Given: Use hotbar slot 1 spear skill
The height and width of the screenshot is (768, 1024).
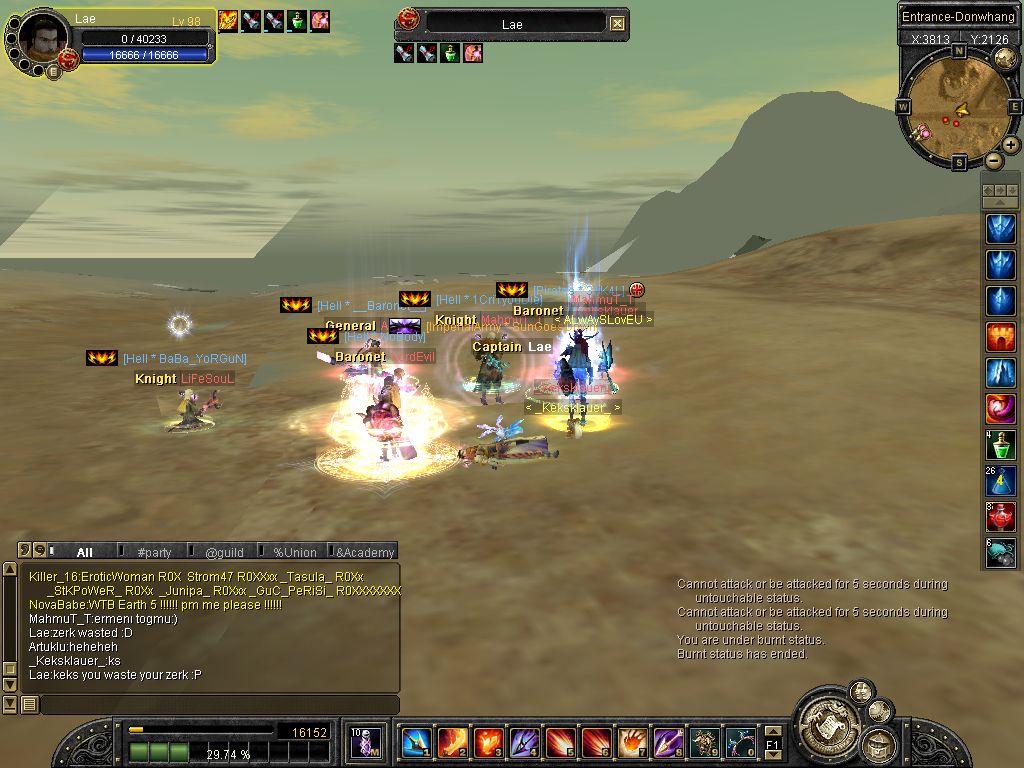Looking at the screenshot, I should click(x=416, y=743).
